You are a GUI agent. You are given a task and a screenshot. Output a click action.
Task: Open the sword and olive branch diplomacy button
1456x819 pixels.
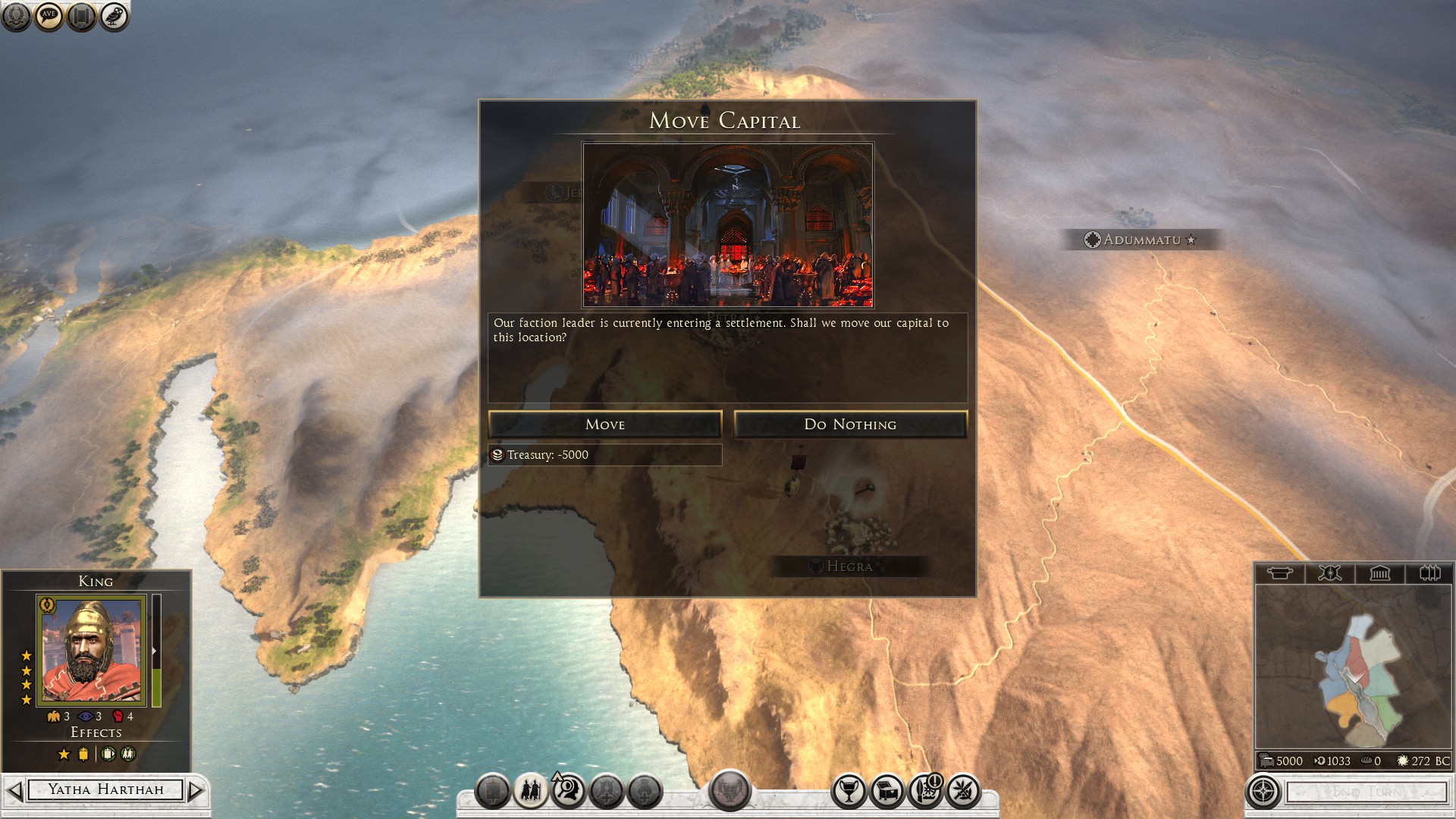click(x=963, y=792)
